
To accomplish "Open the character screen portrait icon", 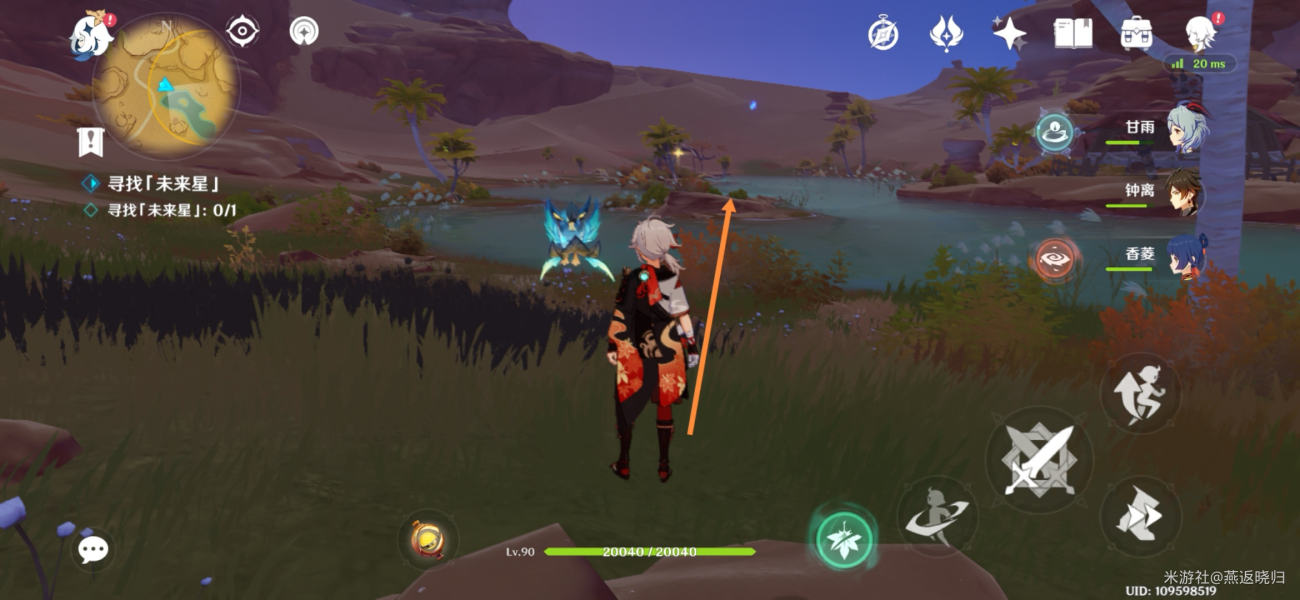I will tap(1199, 33).
